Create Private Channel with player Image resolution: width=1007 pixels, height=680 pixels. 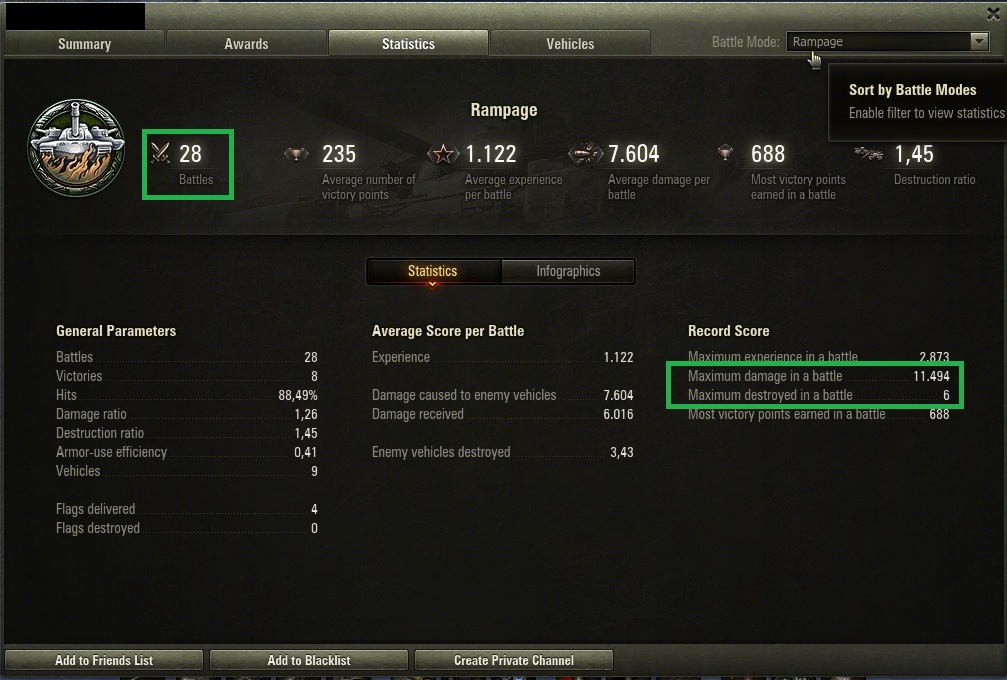coord(514,660)
